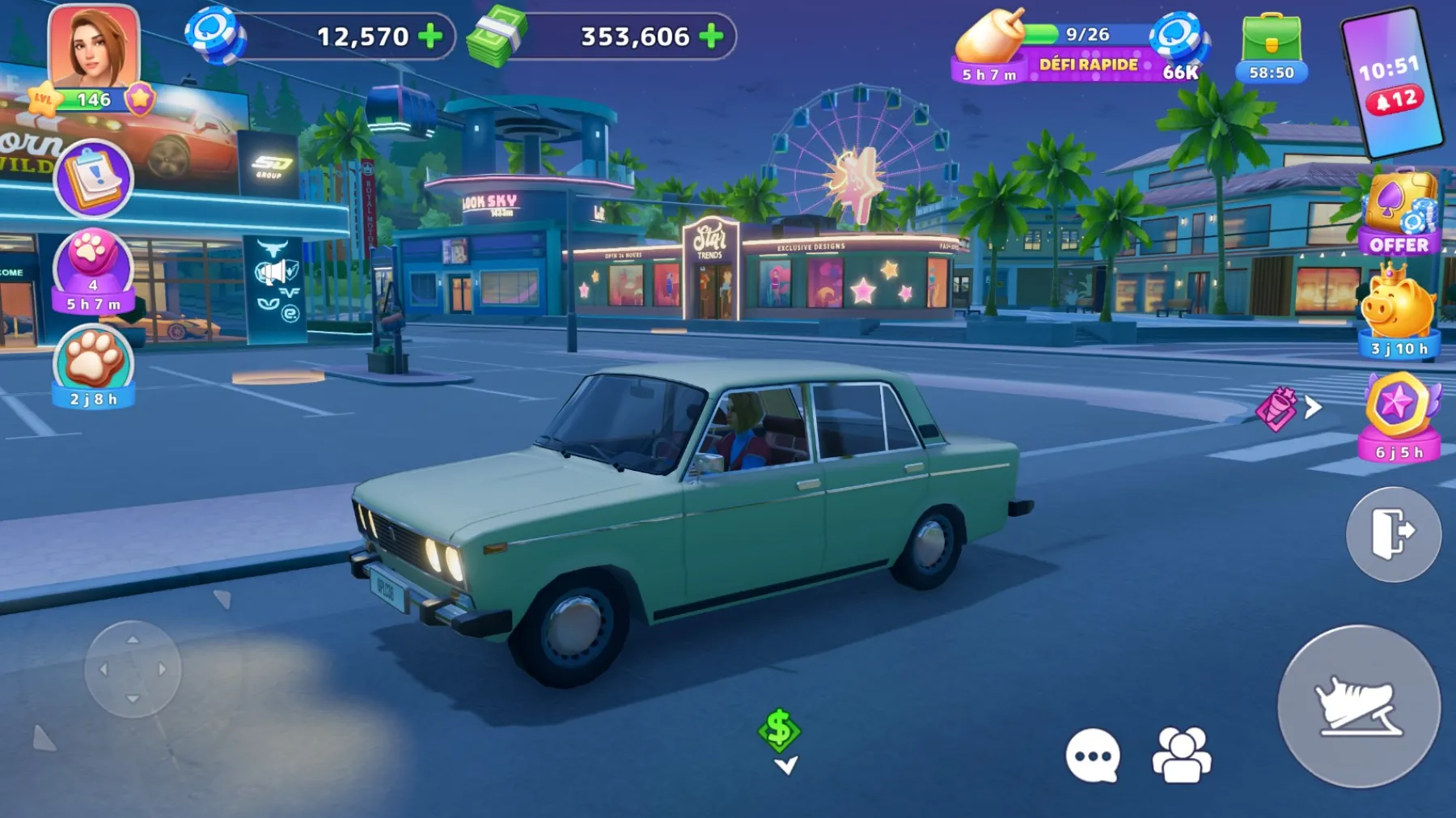This screenshot has height=818, width=1456.
Task: Open the smartphone menu
Action: [1391, 83]
